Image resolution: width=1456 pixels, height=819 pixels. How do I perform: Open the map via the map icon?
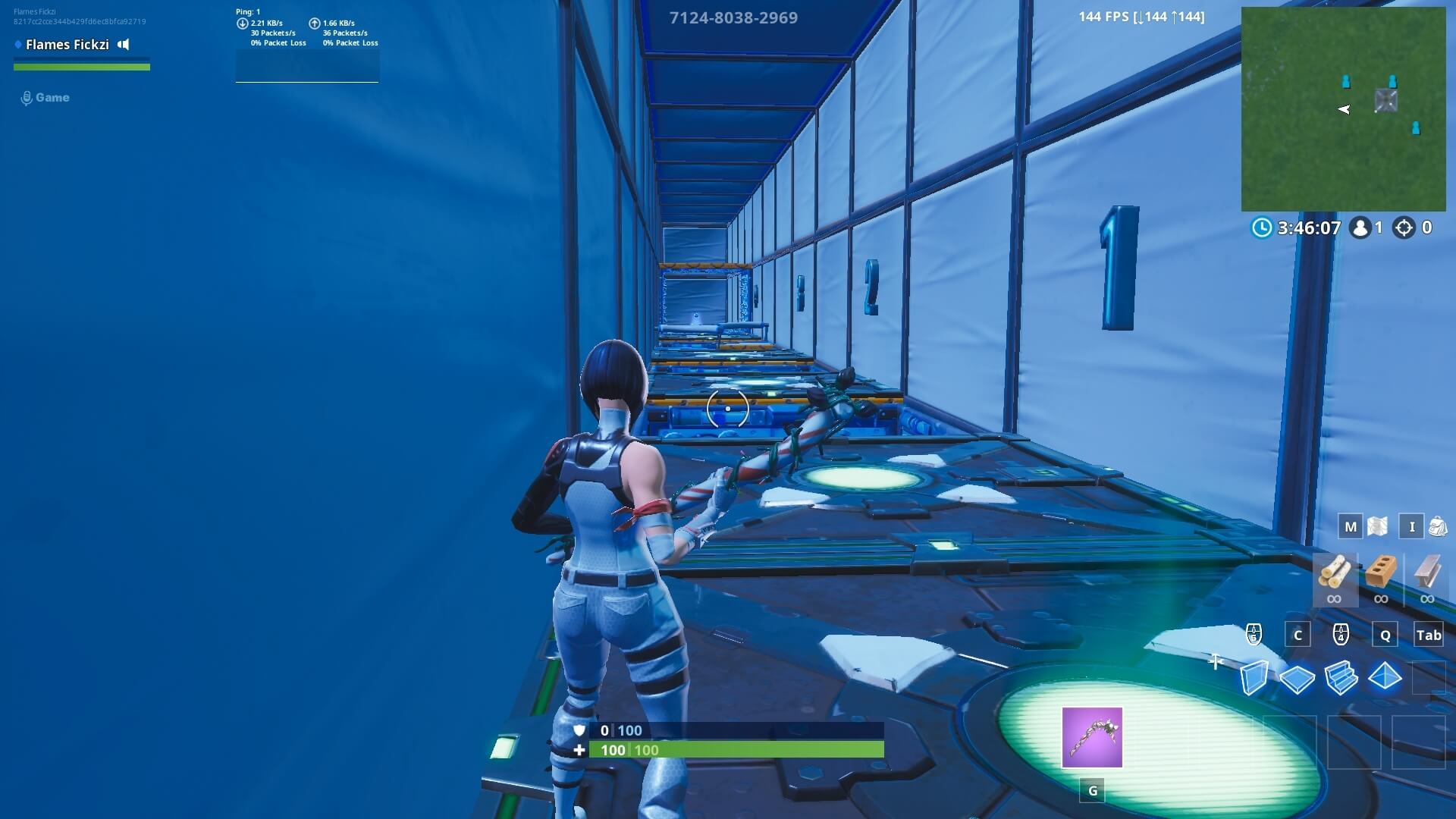click(x=1378, y=525)
